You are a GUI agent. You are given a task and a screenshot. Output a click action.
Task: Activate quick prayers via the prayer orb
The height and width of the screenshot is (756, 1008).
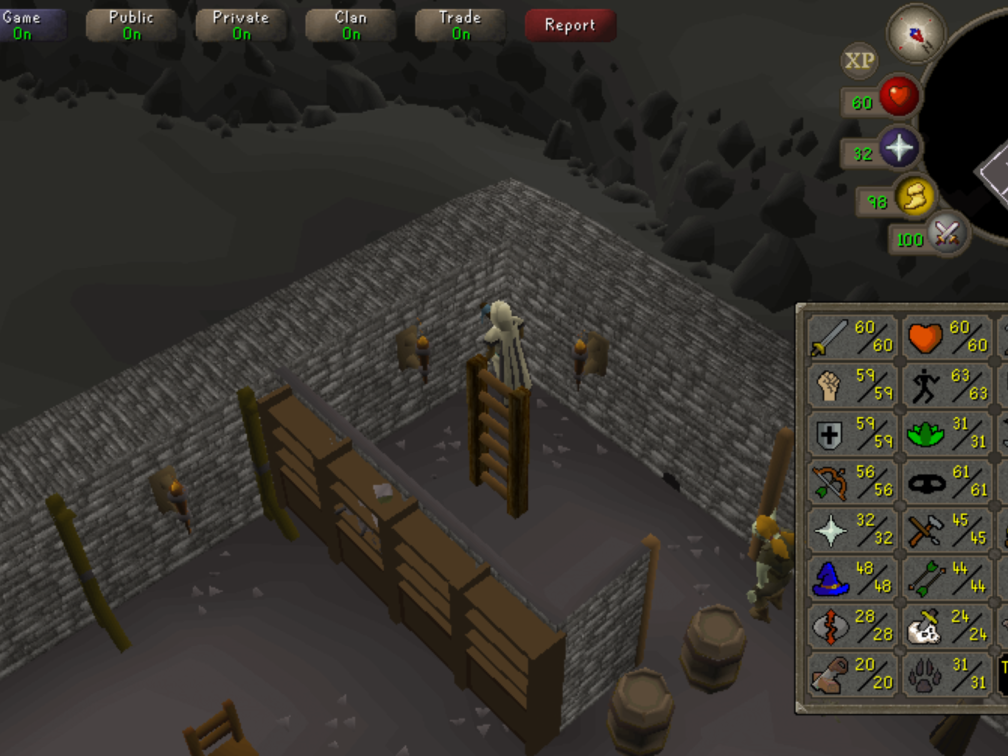897,149
